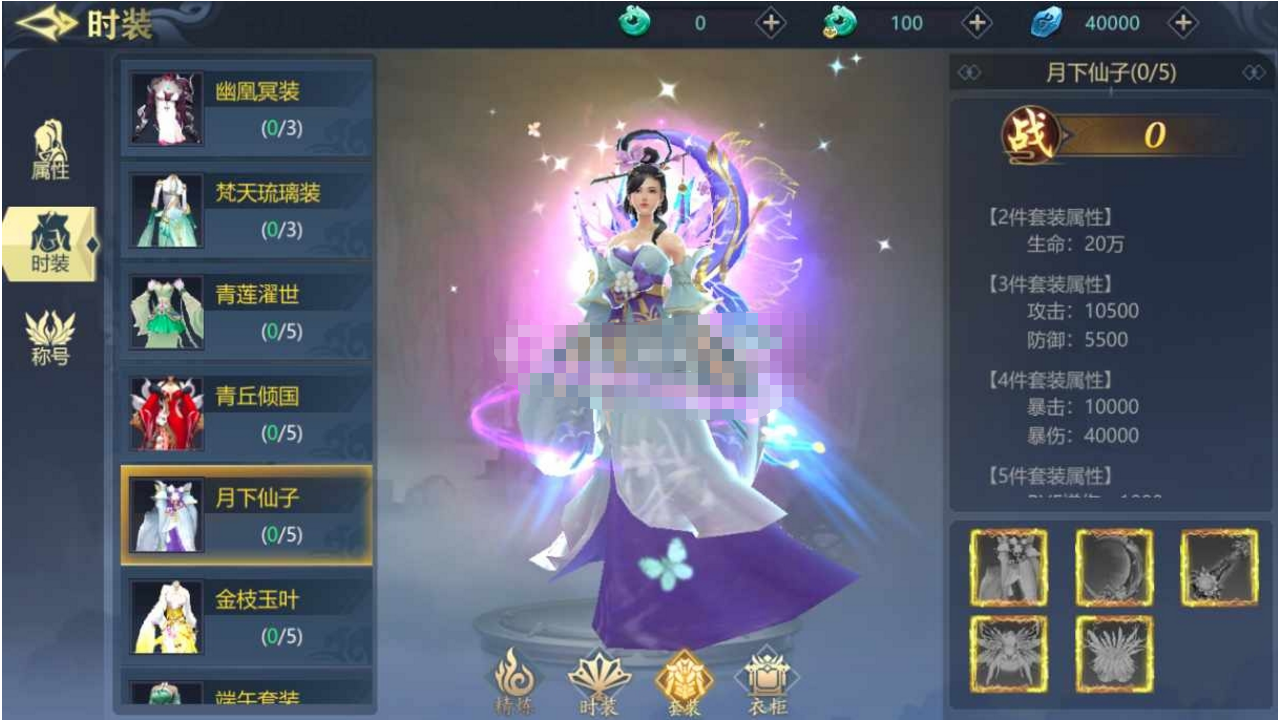Open the 衣柜 wardrobe tab

767,682
